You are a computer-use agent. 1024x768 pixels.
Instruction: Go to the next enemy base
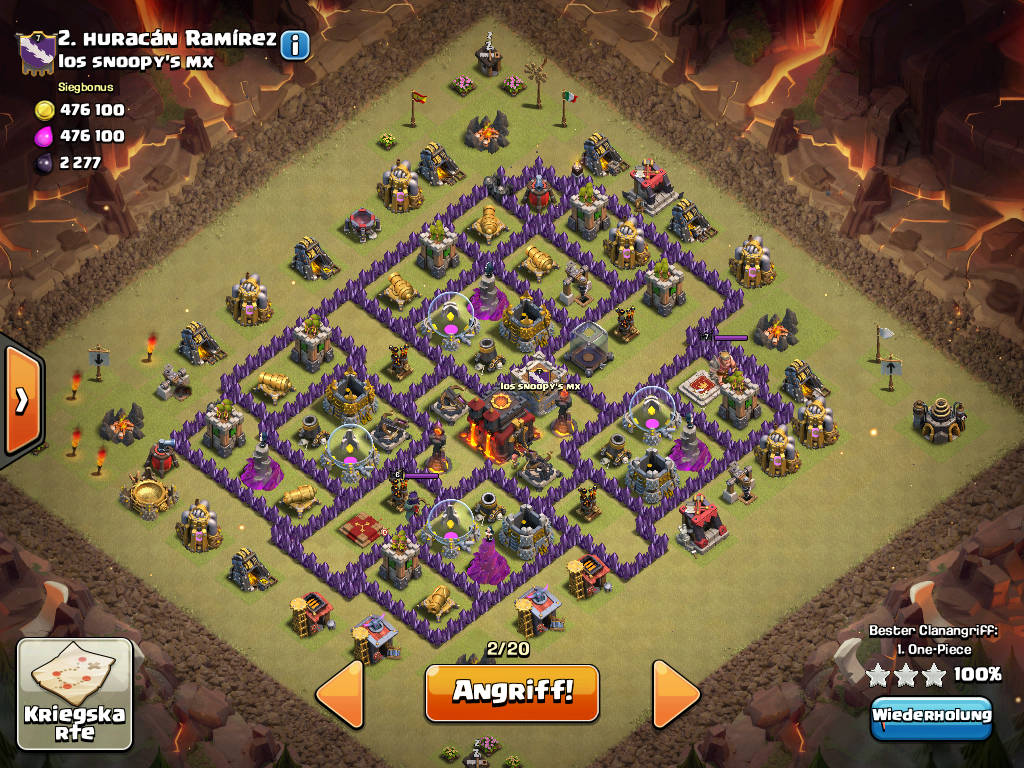tap(677, 692)
